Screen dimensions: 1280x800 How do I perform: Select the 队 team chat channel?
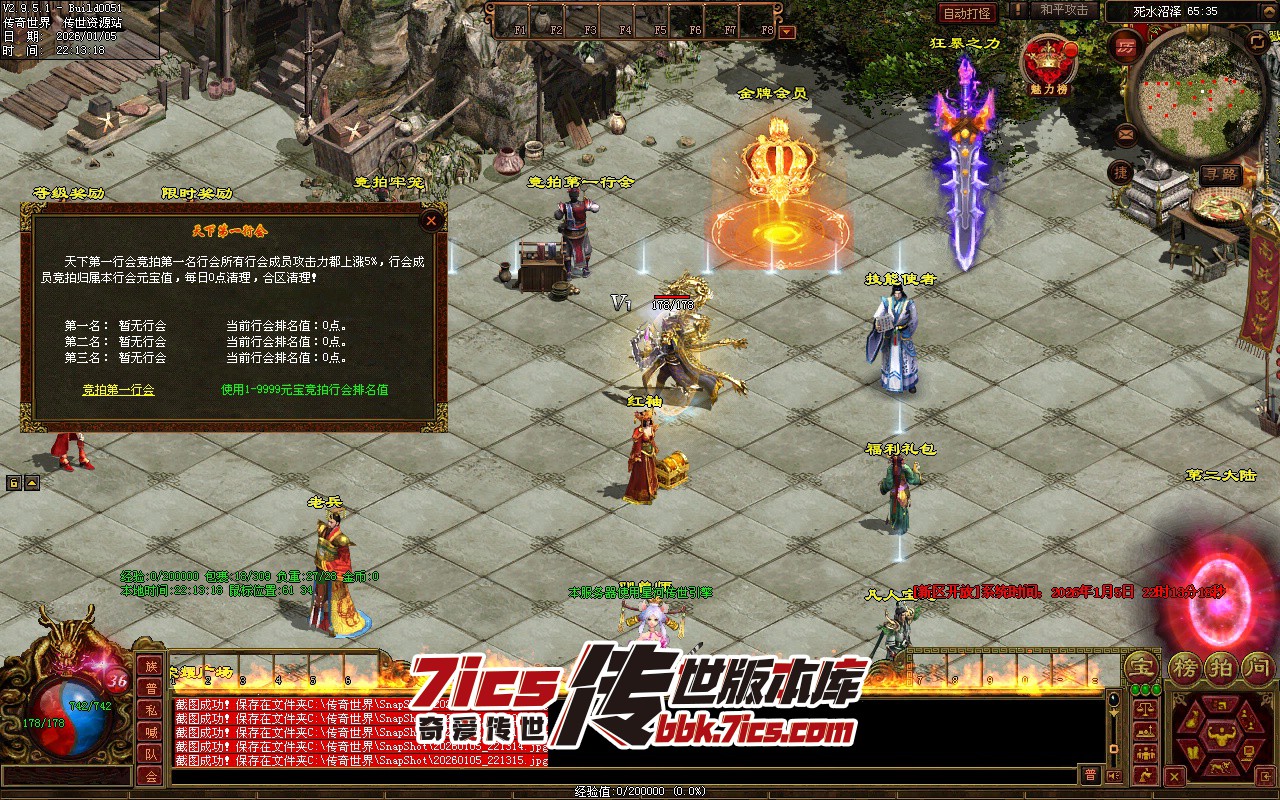tap(150, 754)
